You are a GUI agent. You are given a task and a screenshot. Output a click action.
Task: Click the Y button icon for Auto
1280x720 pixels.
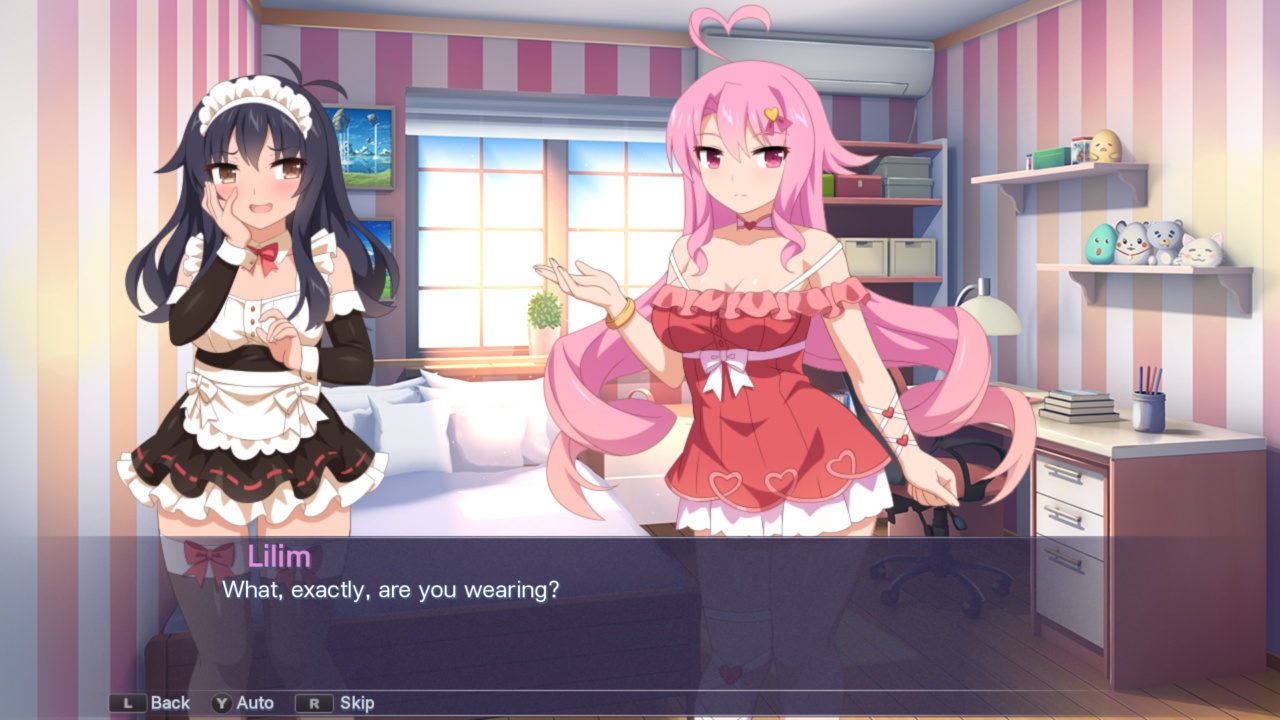tap(223, 702)
